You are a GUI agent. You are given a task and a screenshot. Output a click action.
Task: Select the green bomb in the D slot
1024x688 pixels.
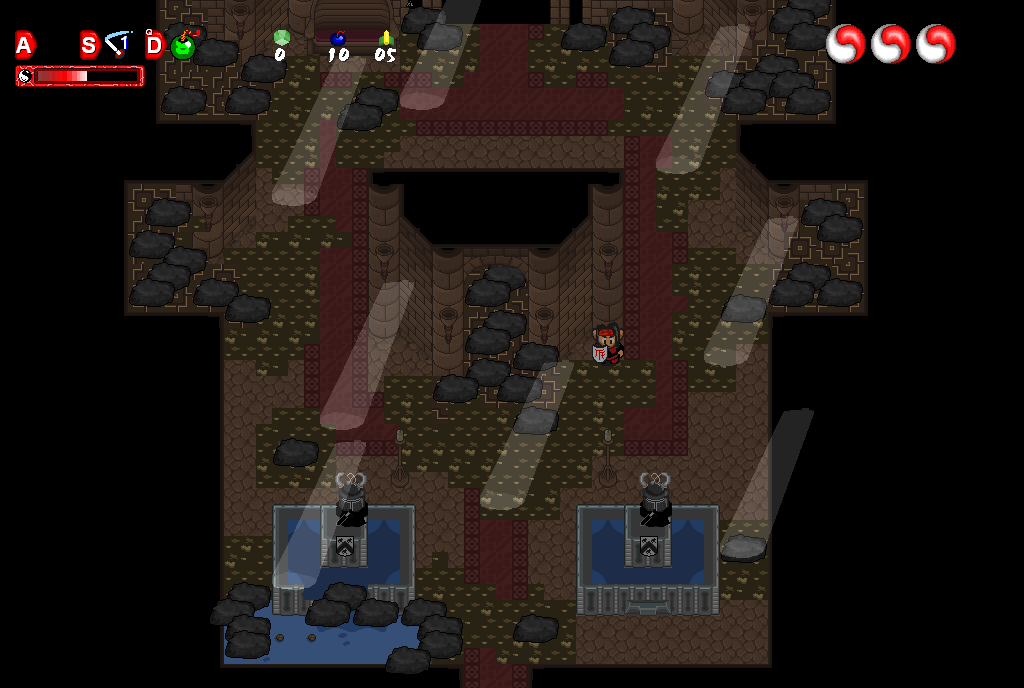pyautogui.click(x=183, y=46)
